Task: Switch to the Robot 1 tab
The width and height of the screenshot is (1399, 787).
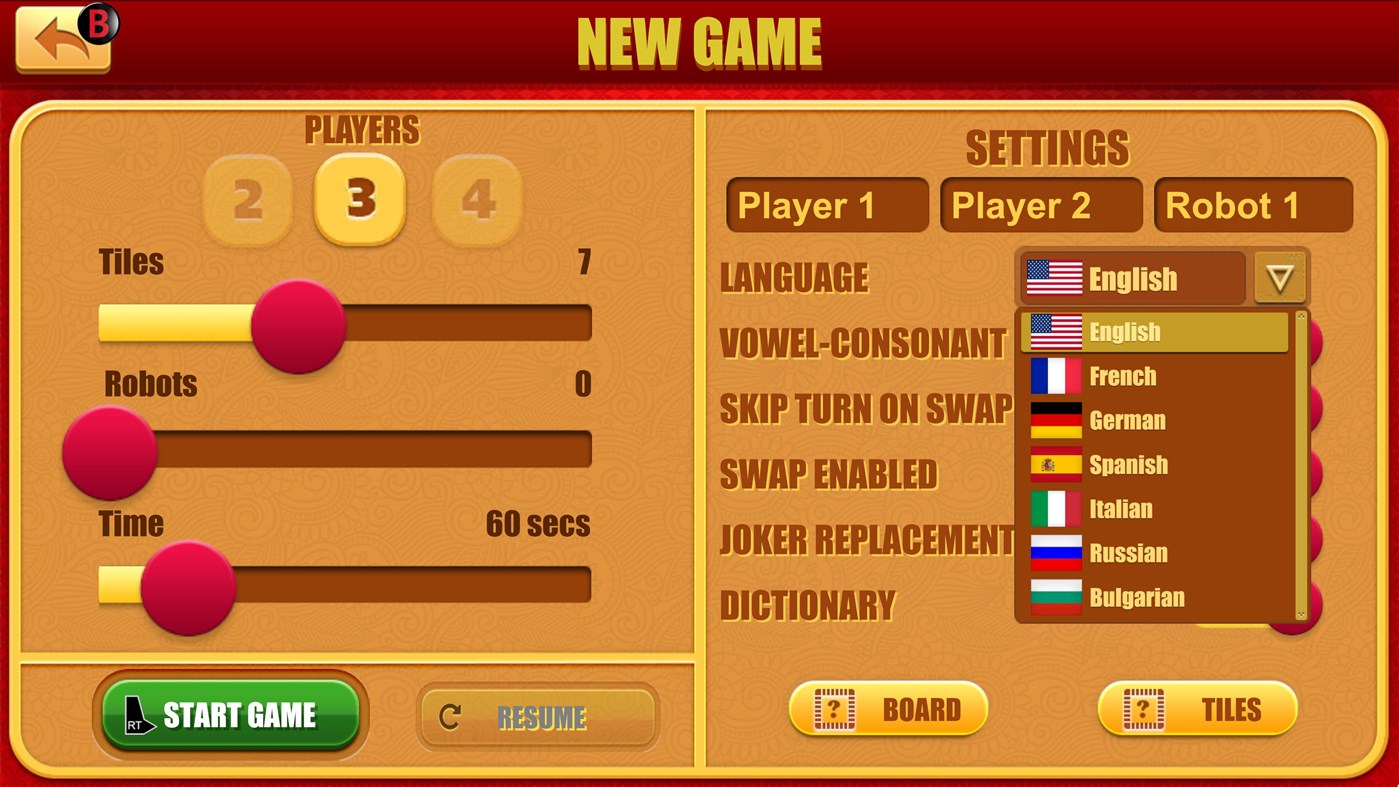Action: (1253, 205)
